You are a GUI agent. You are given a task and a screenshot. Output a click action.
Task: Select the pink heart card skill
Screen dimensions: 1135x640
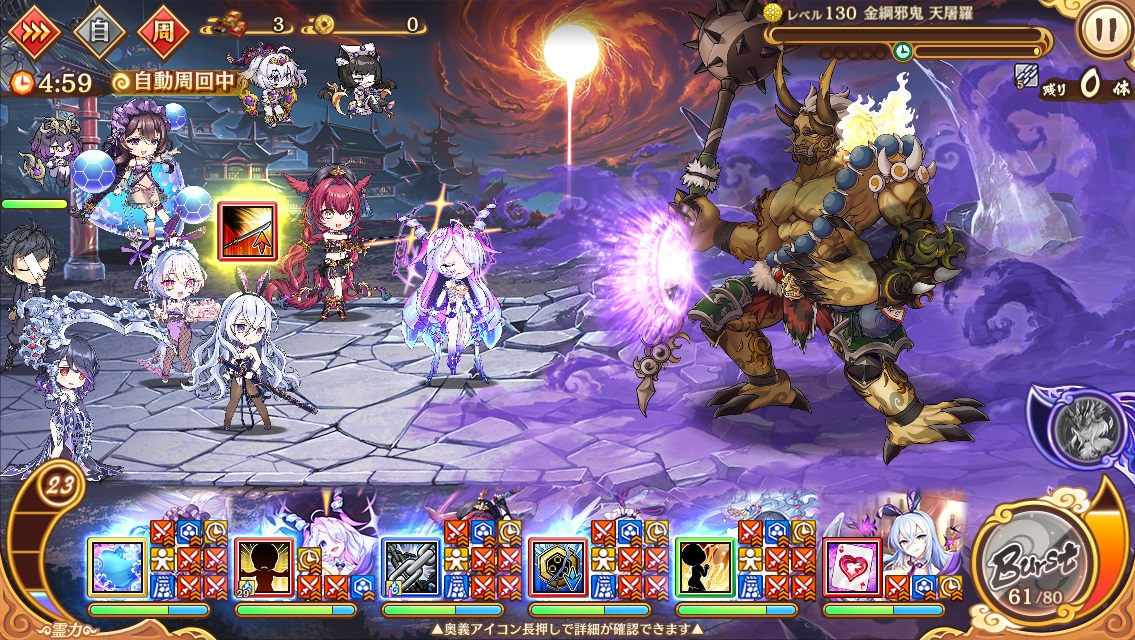point(852,568)
